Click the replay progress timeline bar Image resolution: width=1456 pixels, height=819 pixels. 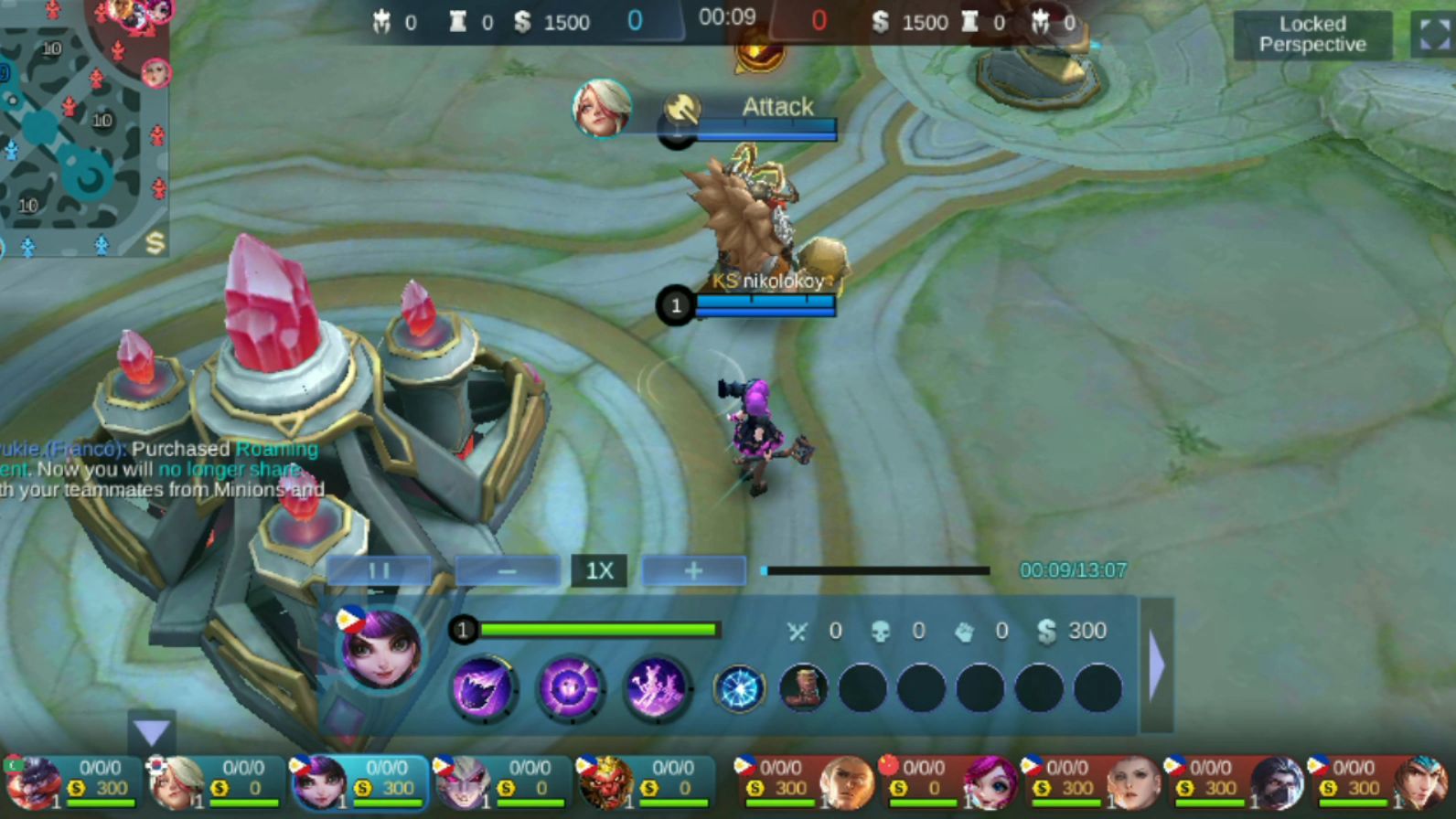click(x=876, y=570)
